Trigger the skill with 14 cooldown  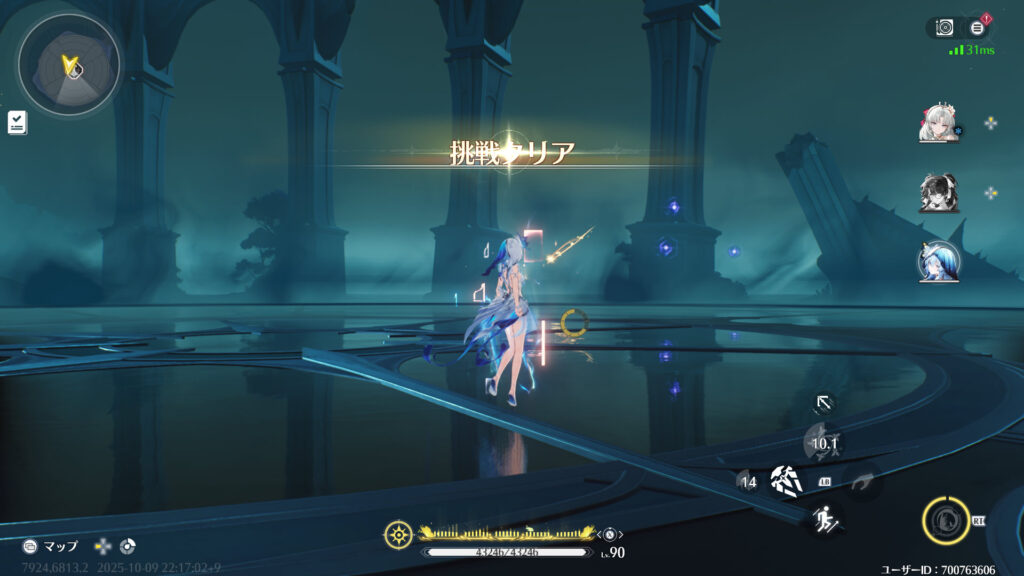pyautogui.click(x=748, y=482)
